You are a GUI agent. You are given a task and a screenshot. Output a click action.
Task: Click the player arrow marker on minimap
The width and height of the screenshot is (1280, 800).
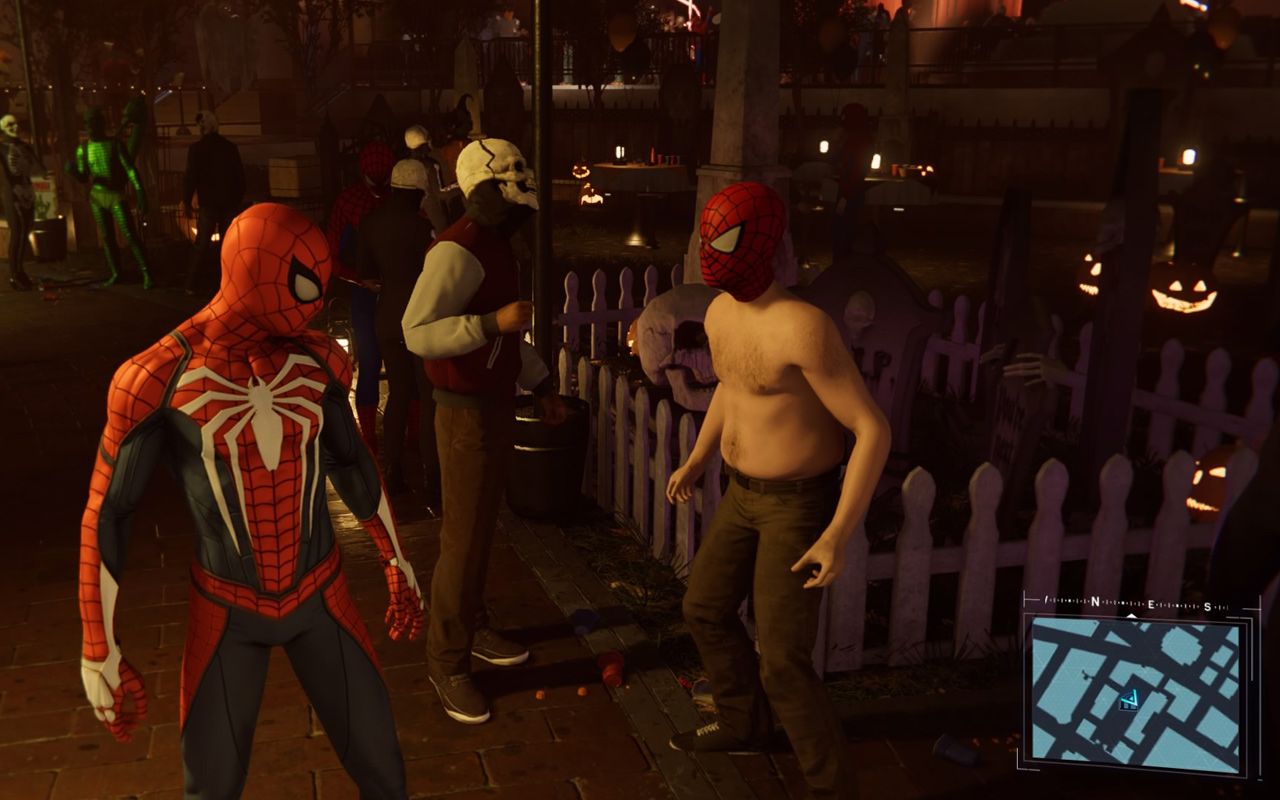(x=1129, y=699)
